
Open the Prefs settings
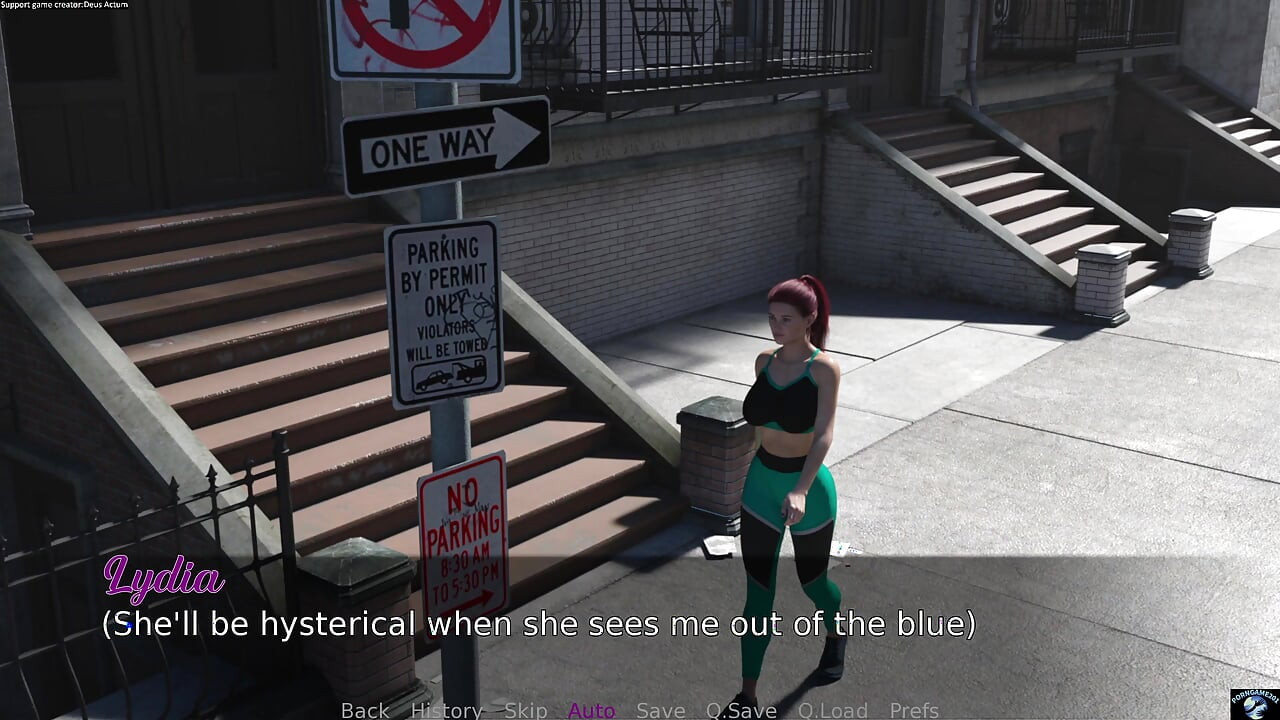(914, 710)
